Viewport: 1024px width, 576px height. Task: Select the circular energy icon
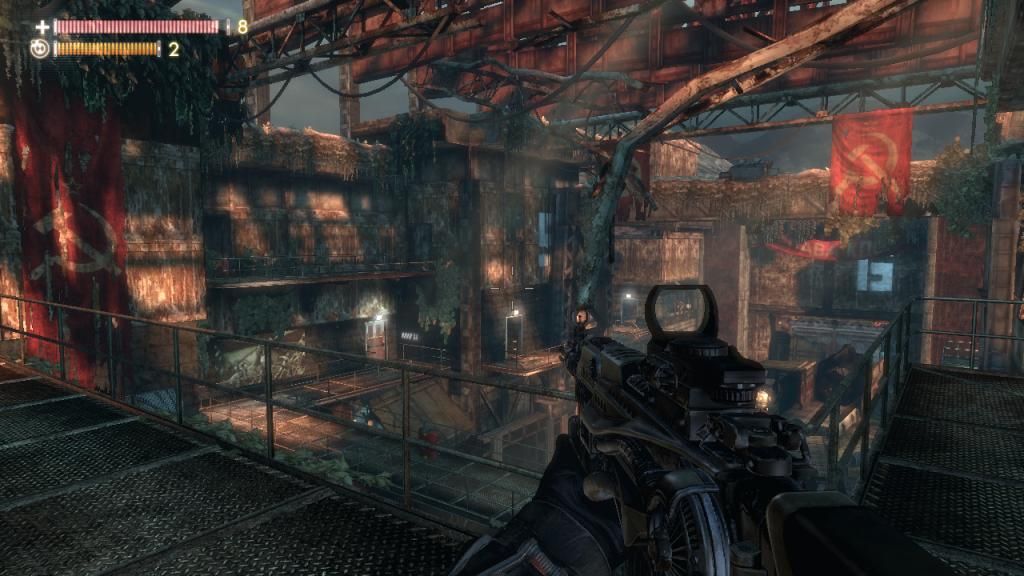pos(39,48)
